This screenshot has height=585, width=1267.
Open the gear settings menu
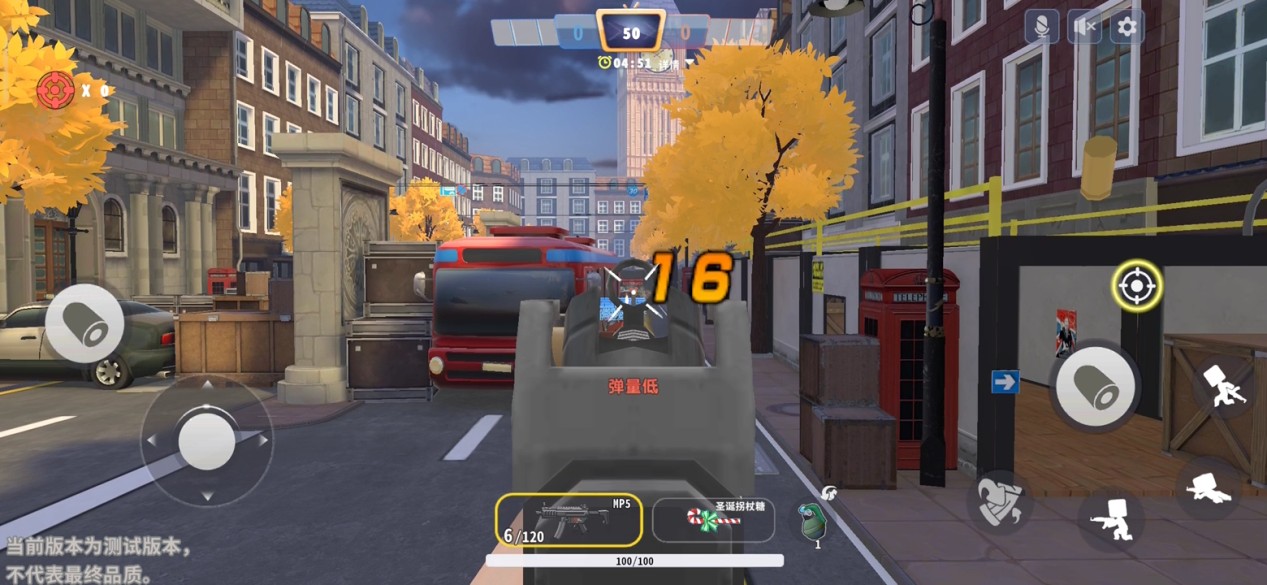[1126, 27]
